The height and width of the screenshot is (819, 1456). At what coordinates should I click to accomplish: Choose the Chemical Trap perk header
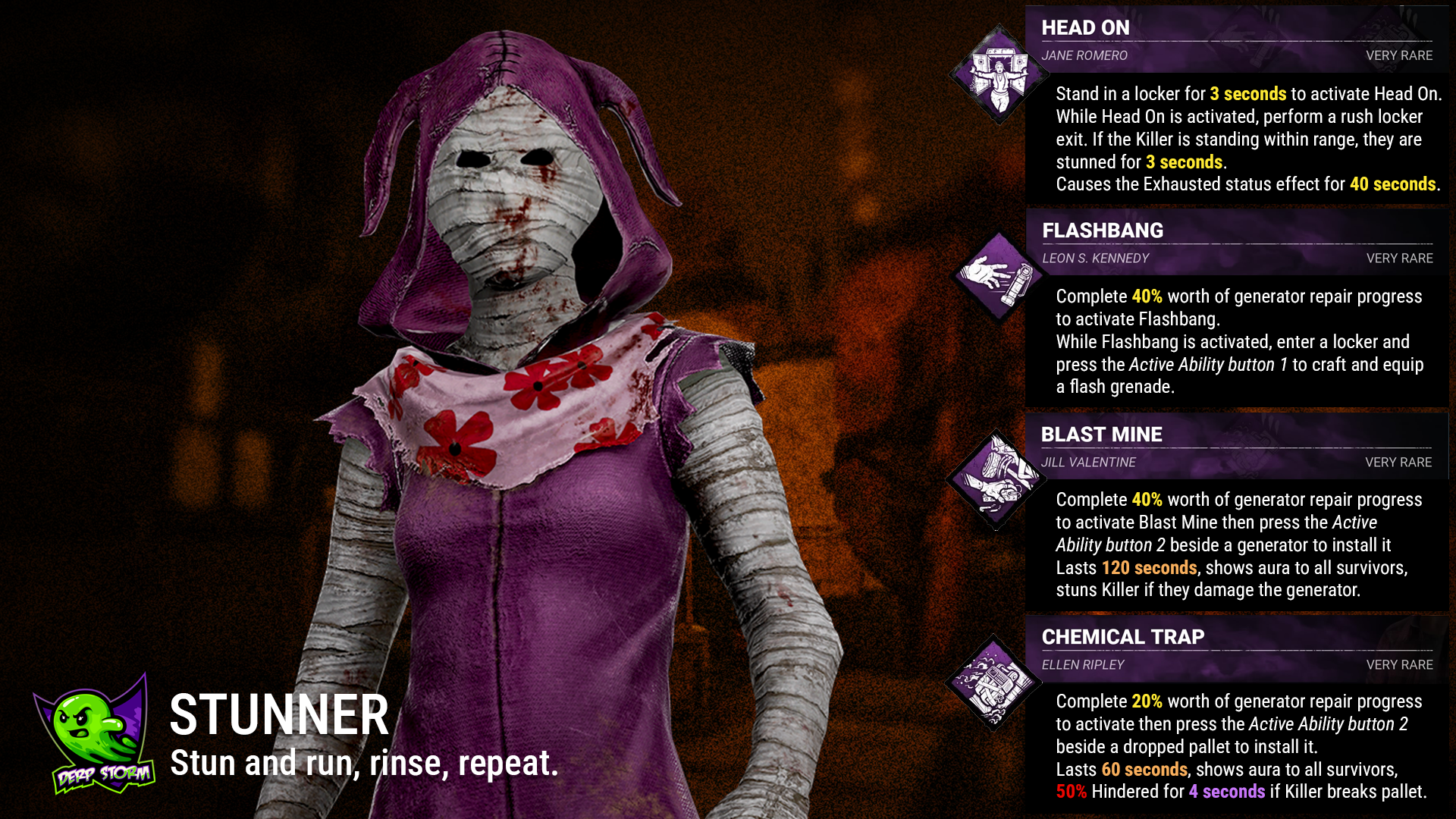[1236, 649]
